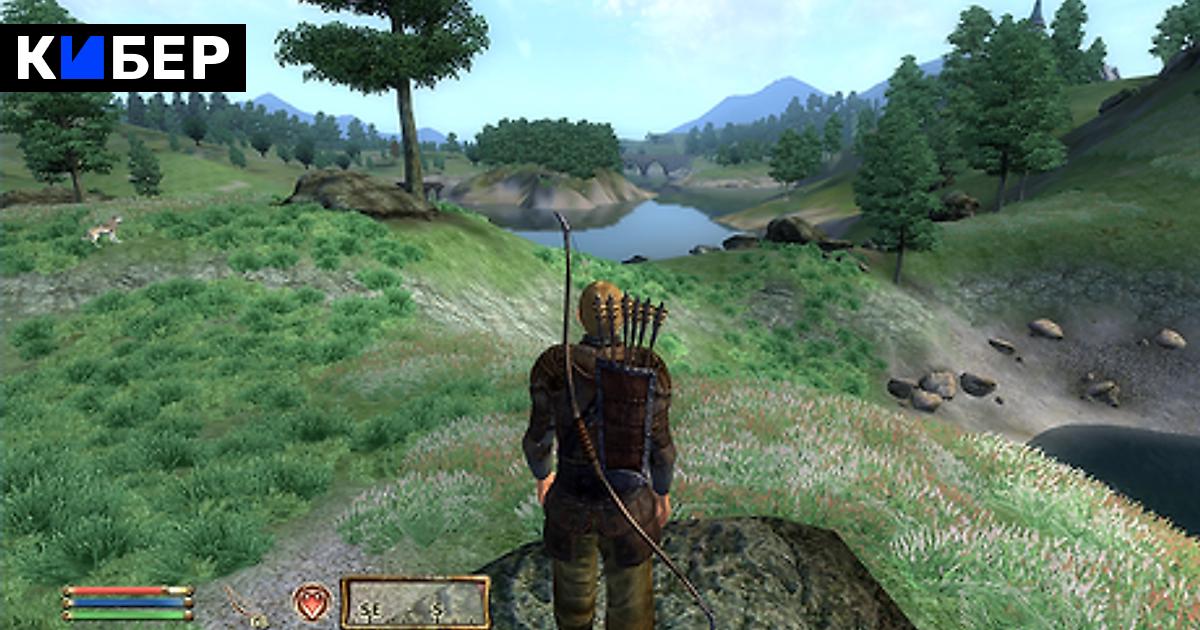Select the red heart spell icon
The image size is (1200, 630).
311,602
